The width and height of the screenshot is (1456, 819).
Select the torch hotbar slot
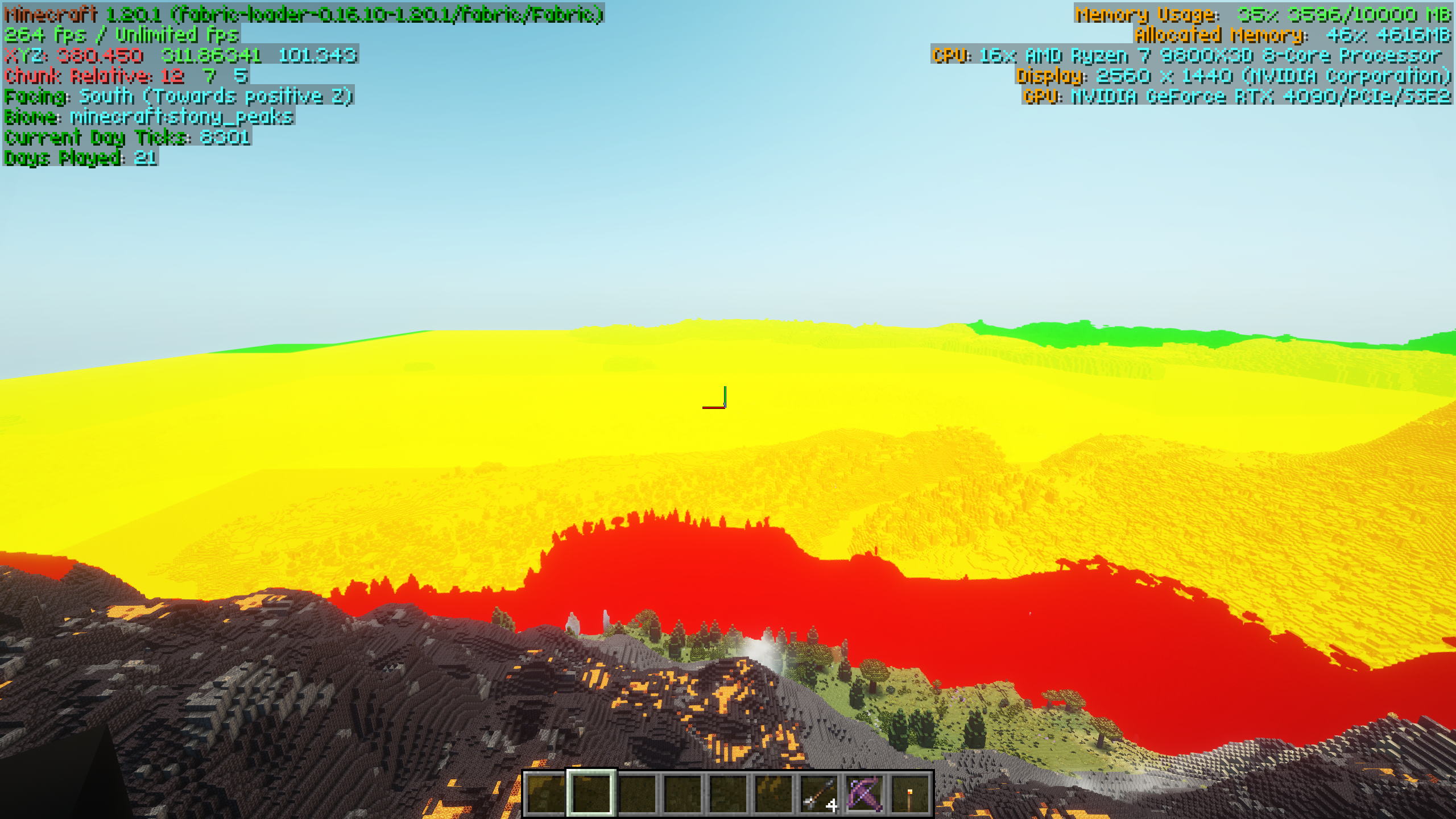pyautogui.click(x=909, y=793)
